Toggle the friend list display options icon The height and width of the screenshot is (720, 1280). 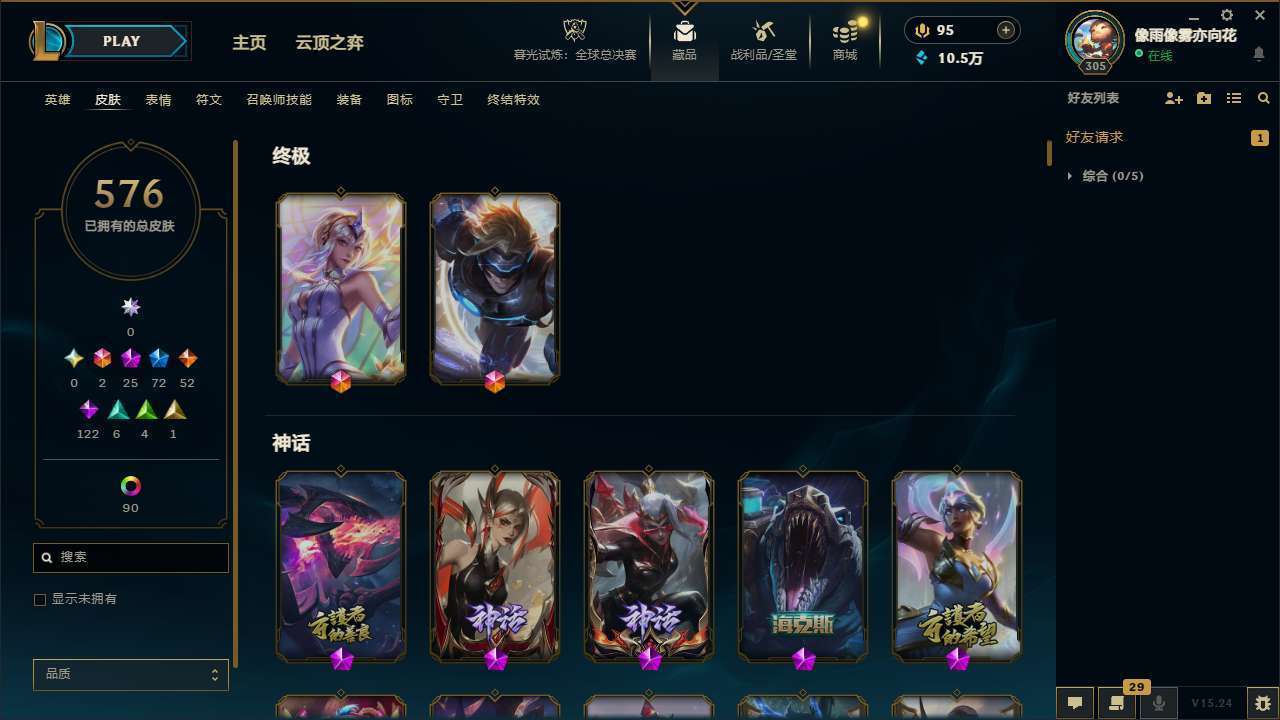[x=1233, y=98]
